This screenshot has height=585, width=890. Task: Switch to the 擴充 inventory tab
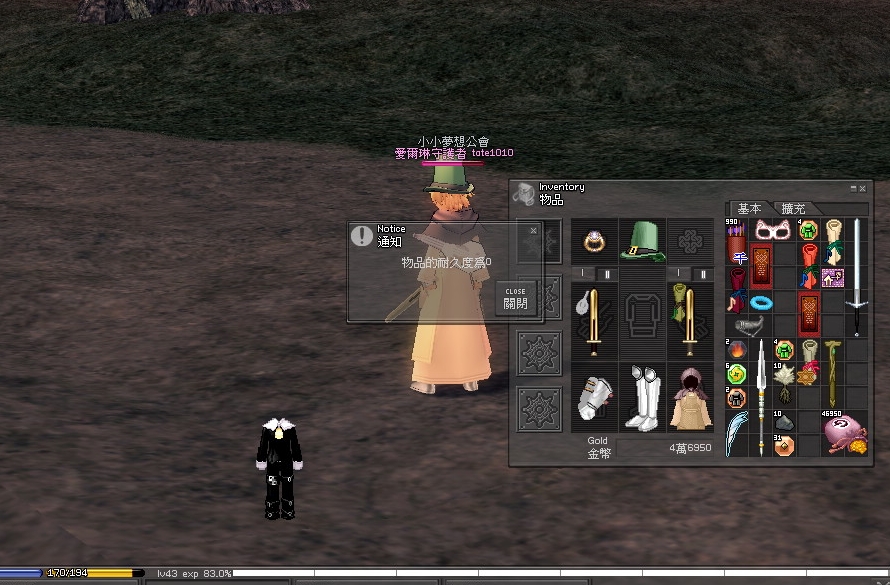point(793,209)
